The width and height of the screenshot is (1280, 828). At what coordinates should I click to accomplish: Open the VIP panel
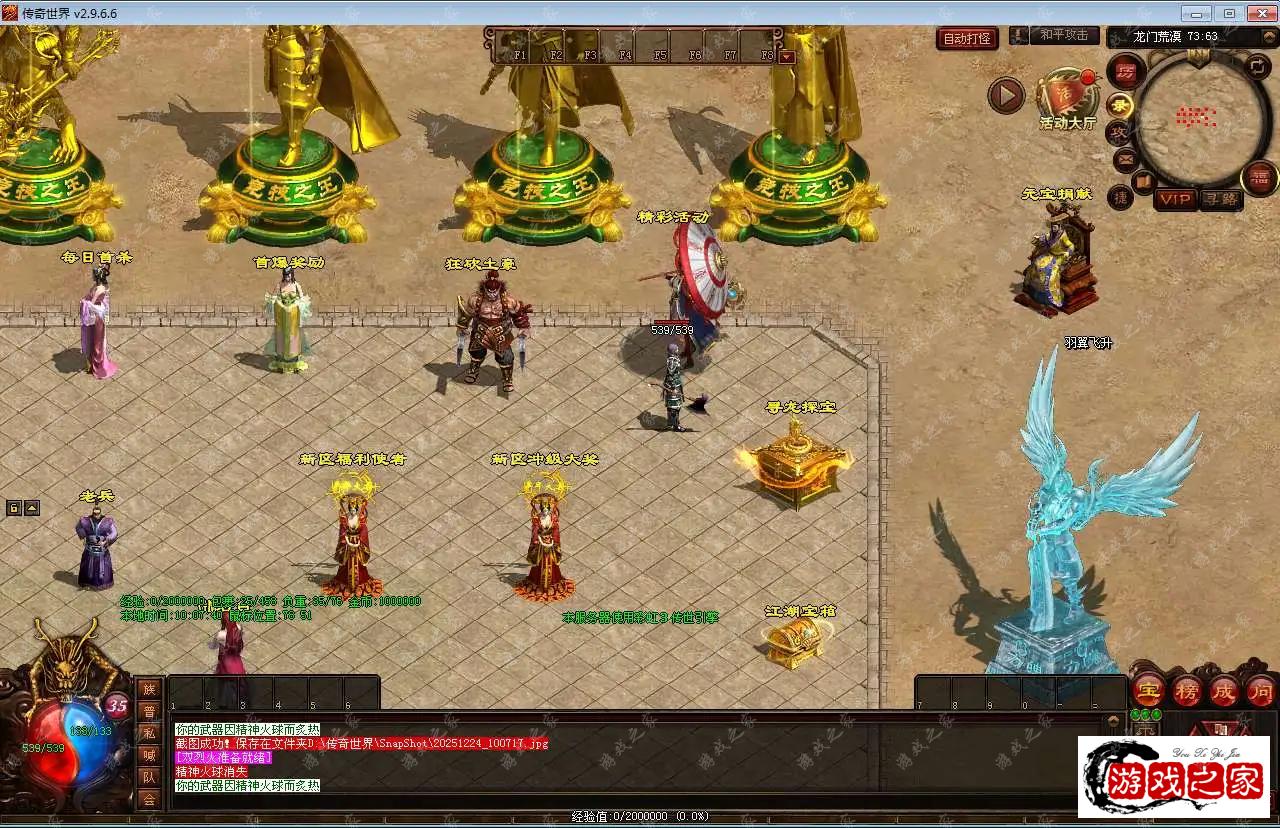point(1175,199)
